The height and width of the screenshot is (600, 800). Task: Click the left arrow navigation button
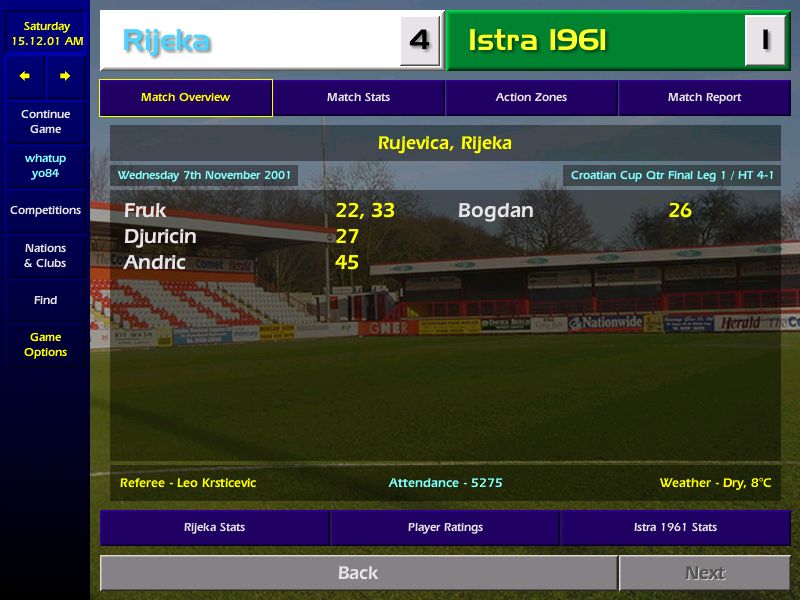click(25, 76)
